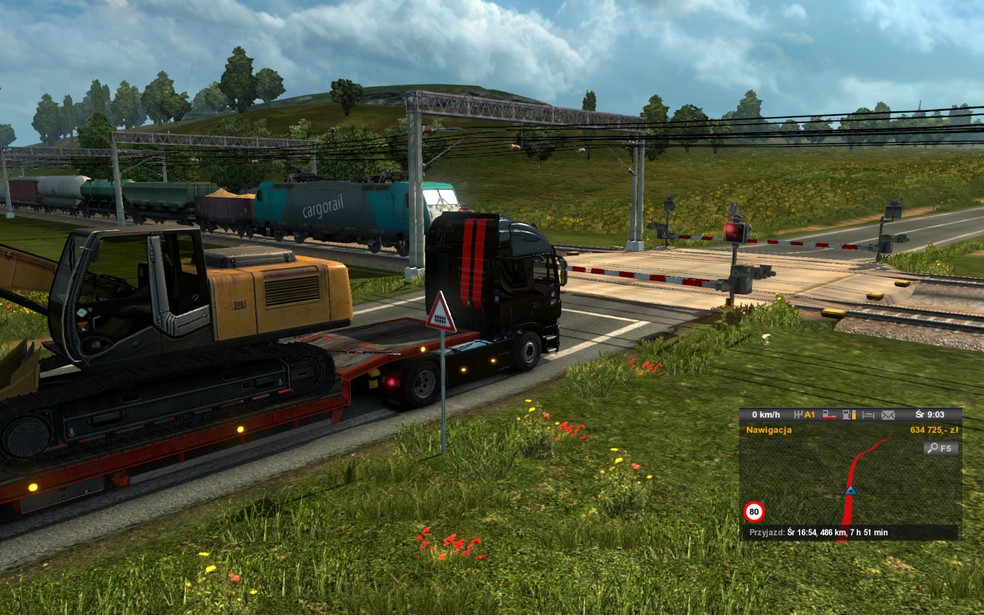Click the rest bed icon
The height and width of the screenshot is (615, 984).
[x=867, y=415]
